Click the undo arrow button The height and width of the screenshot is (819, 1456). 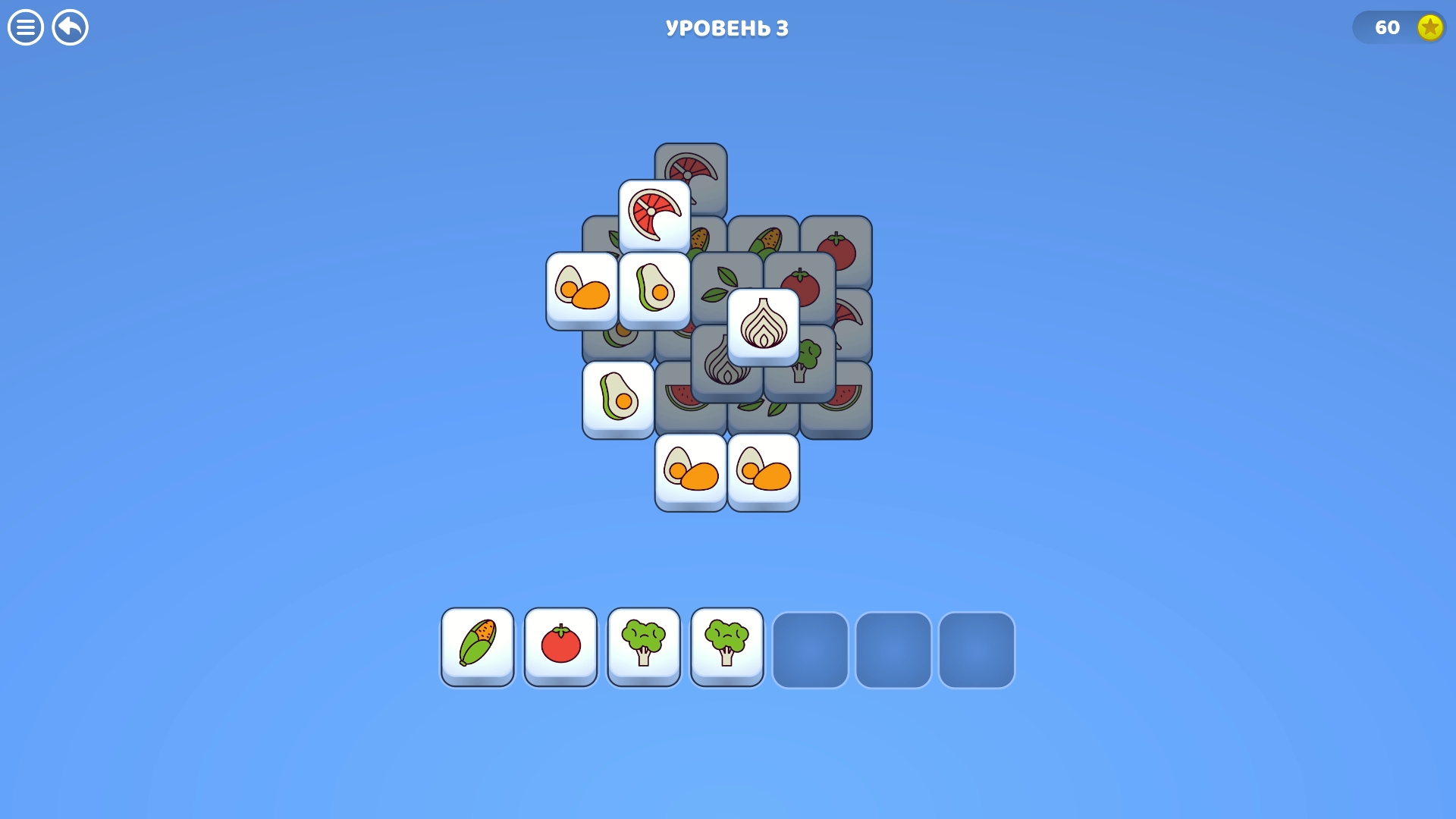pos(70,27)
